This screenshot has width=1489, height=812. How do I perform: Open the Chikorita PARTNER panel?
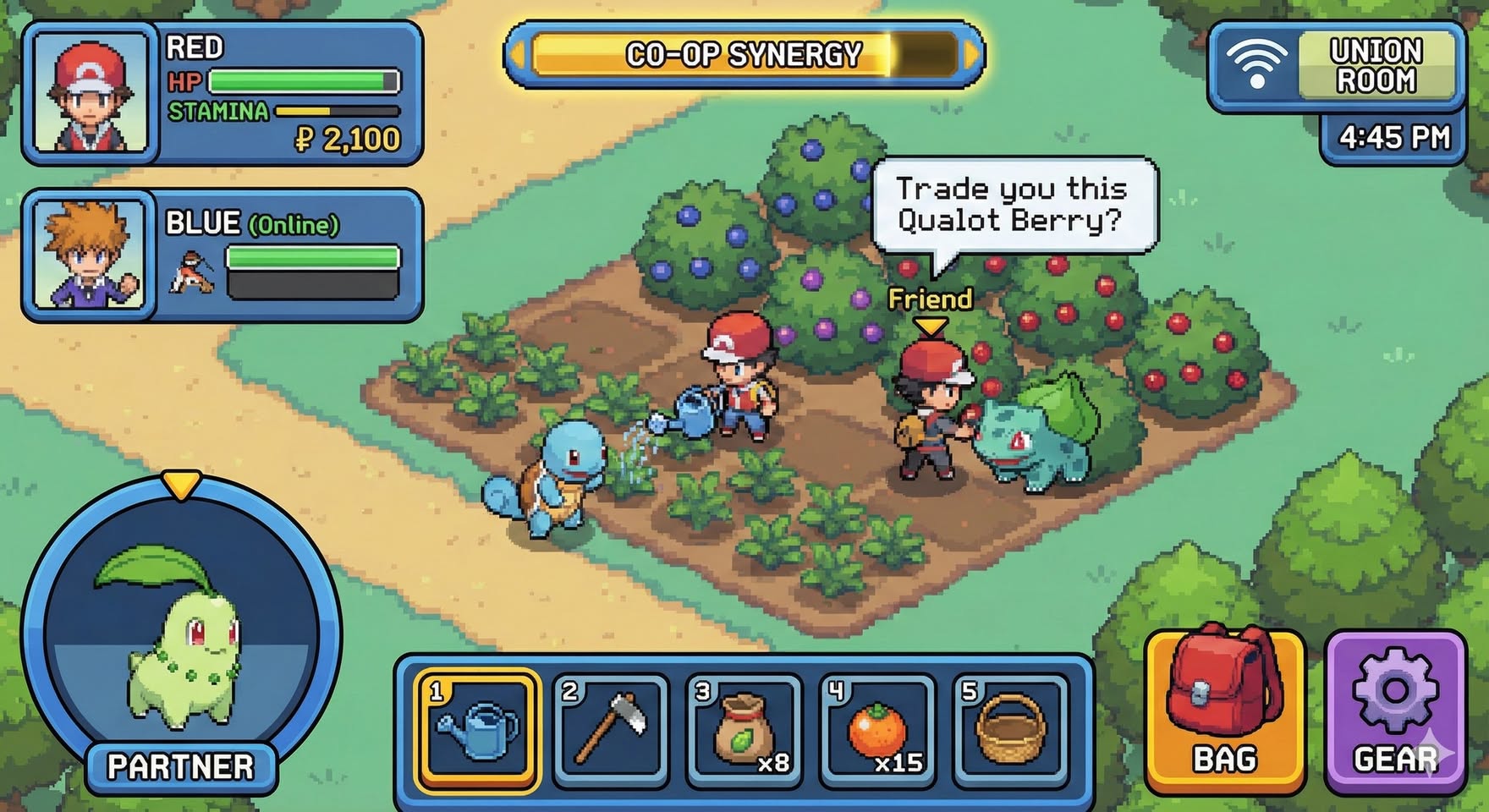(180, 634)
